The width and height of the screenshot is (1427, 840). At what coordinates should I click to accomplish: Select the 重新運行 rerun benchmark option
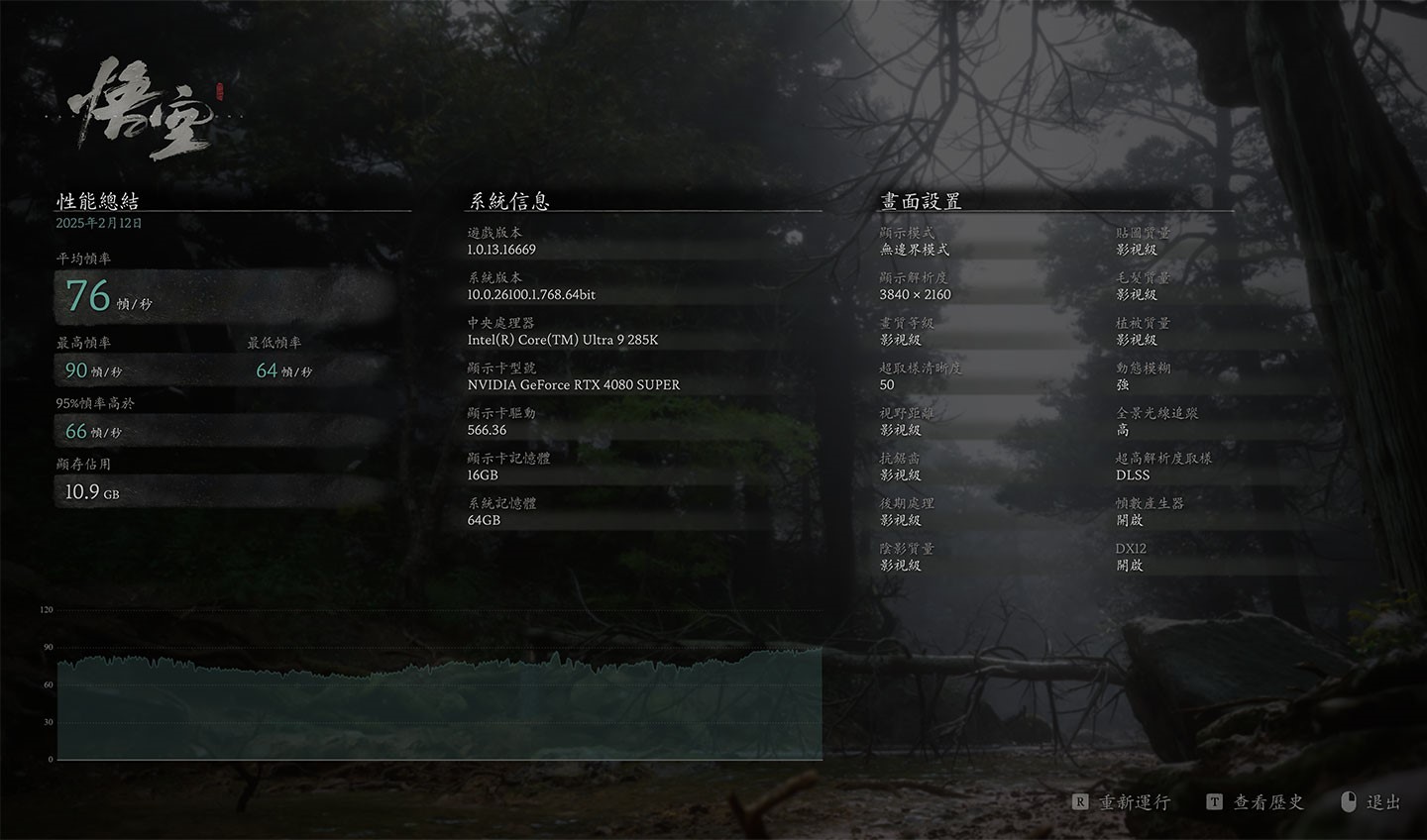click(1133, 802)
